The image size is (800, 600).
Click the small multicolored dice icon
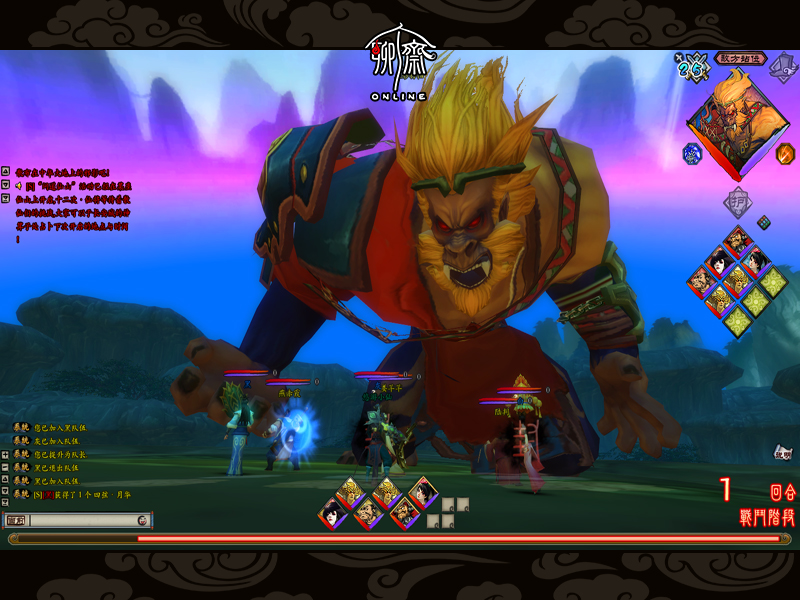pos(763,222)
